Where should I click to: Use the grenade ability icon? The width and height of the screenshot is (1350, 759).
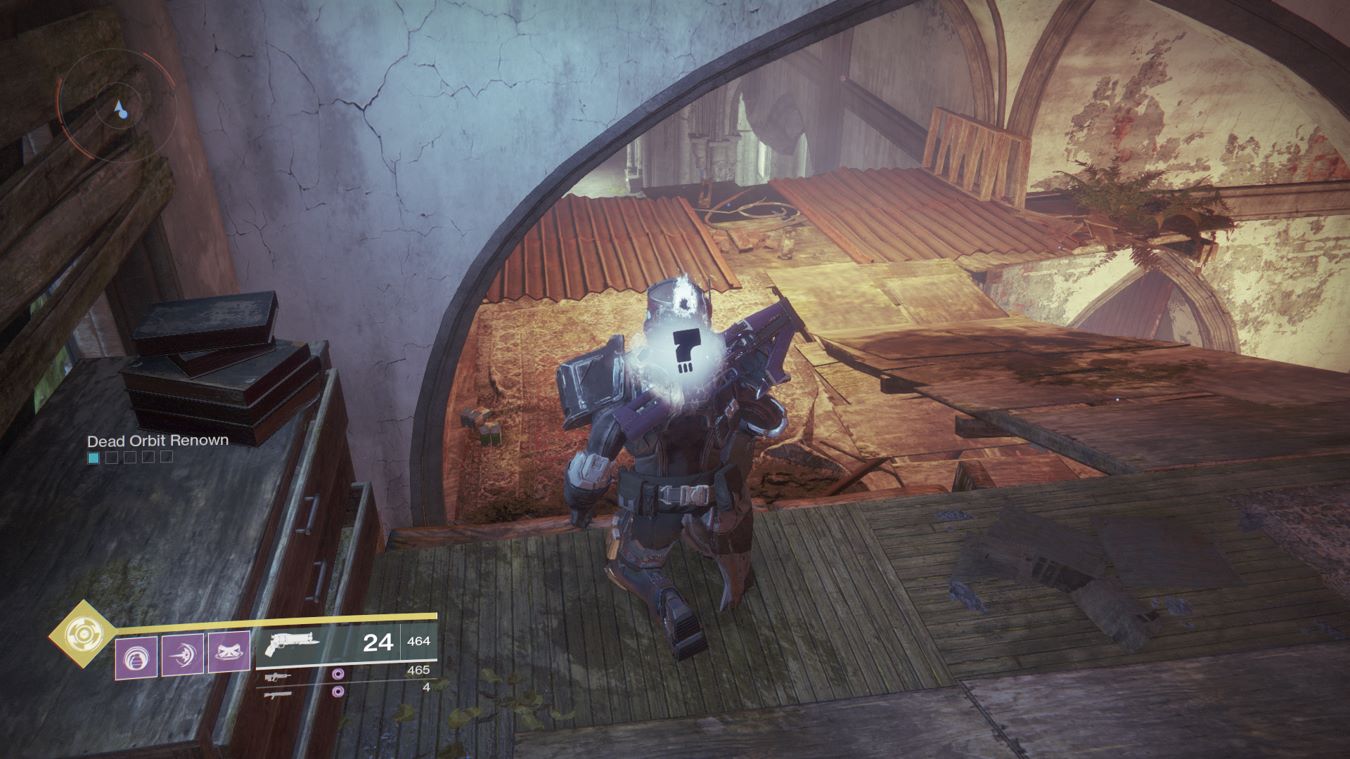[x=136, y=656]
